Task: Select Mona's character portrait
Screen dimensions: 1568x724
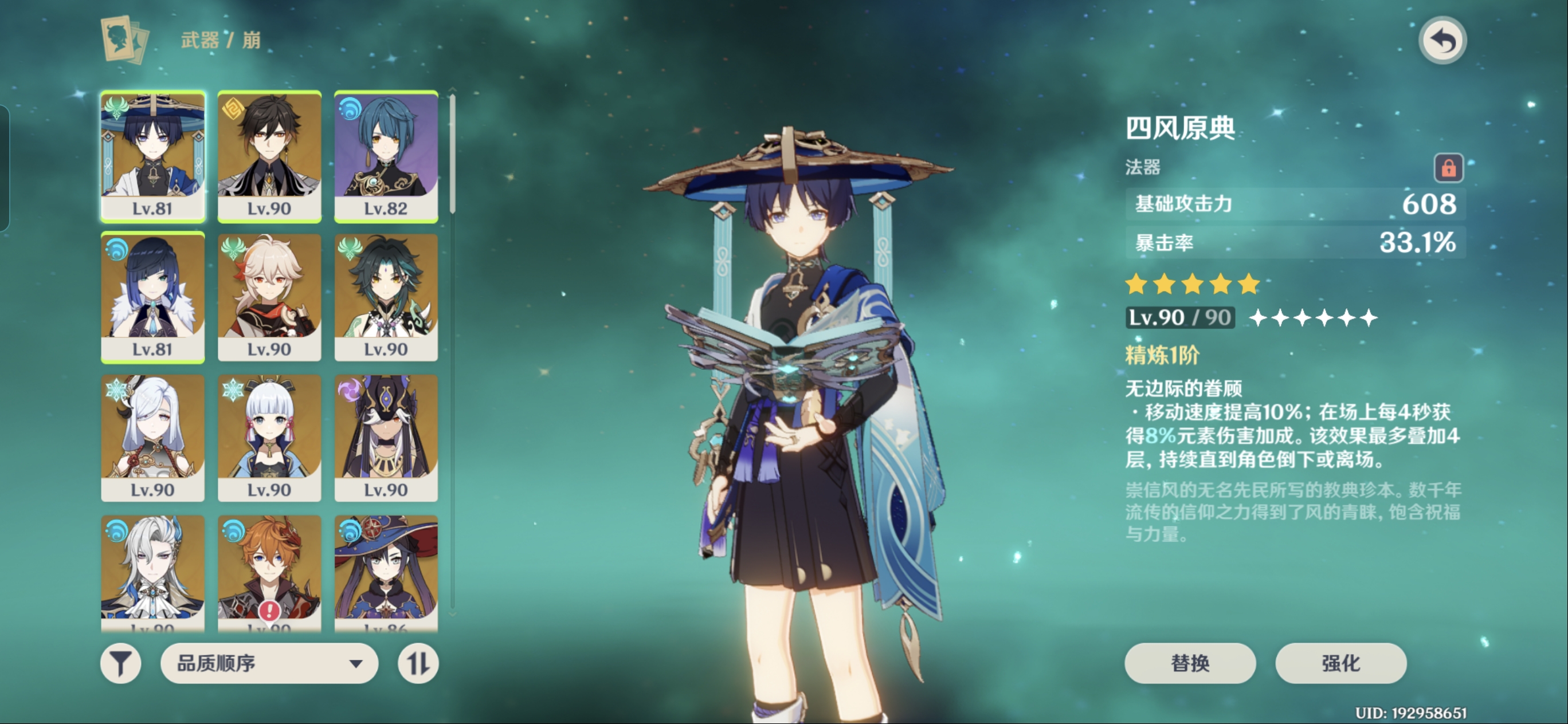Action: (x=386, y=572)
